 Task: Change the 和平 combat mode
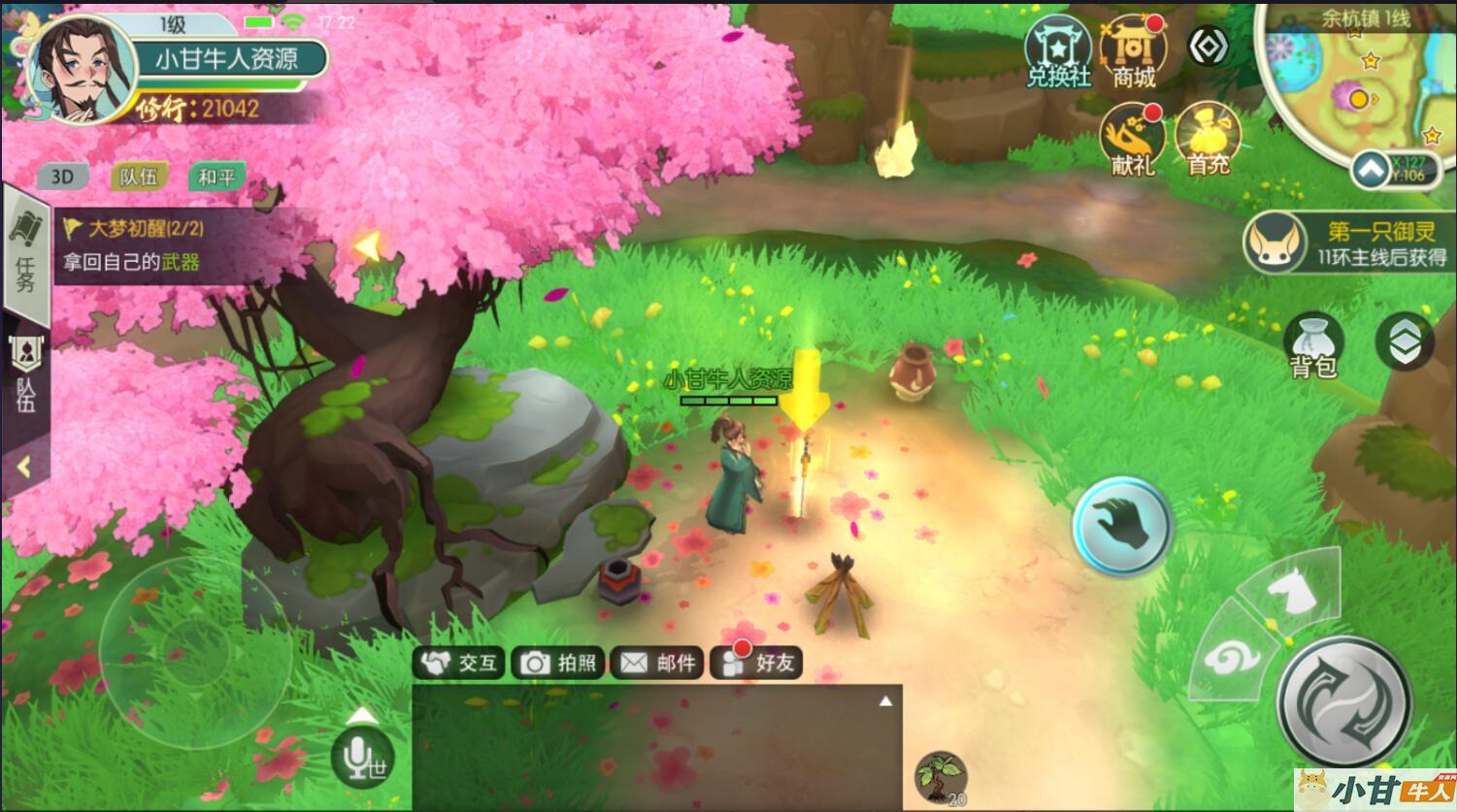click(x=215, y=177)
